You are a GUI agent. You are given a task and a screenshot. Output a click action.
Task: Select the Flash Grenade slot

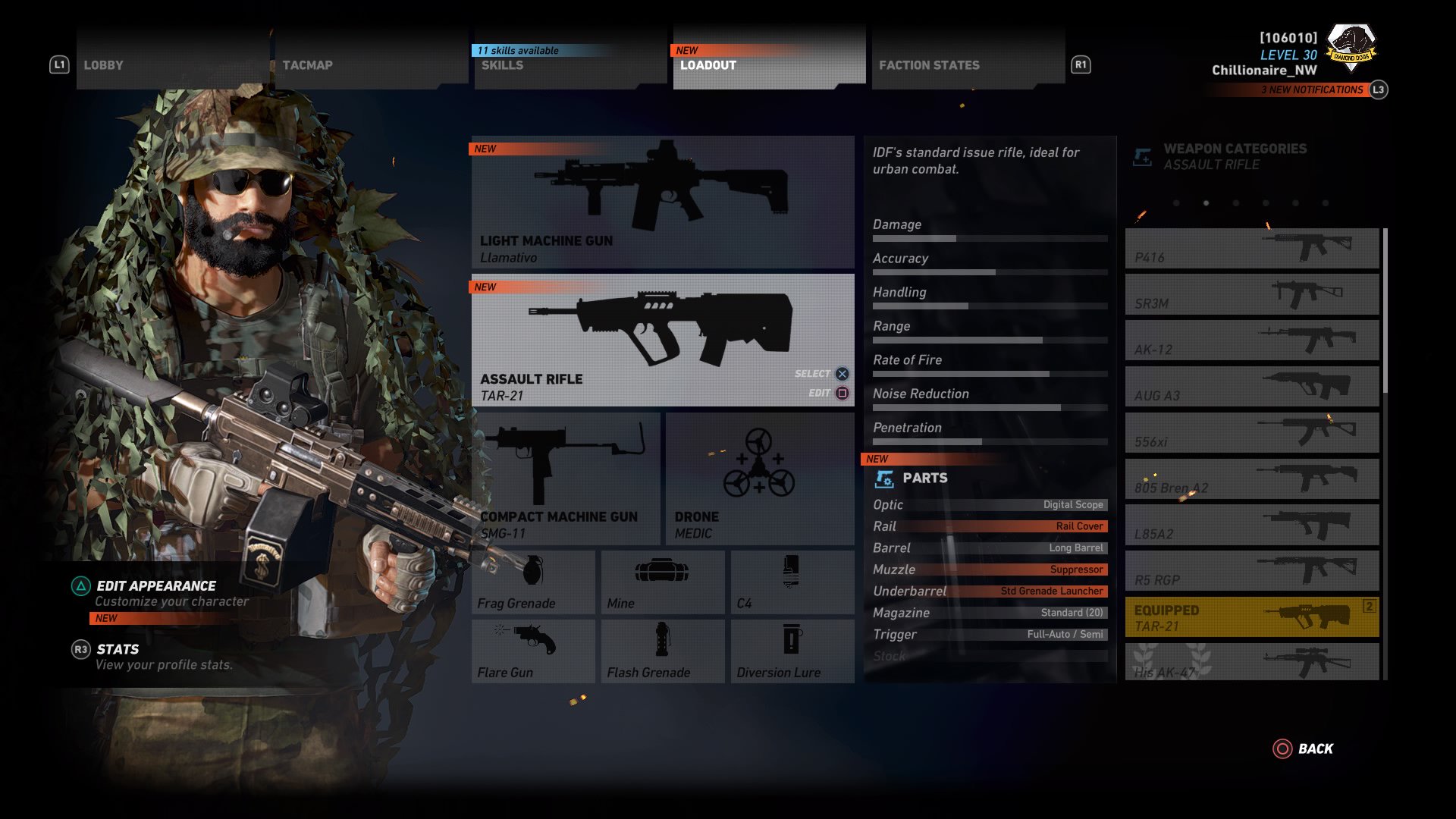(x=661, y=650)
